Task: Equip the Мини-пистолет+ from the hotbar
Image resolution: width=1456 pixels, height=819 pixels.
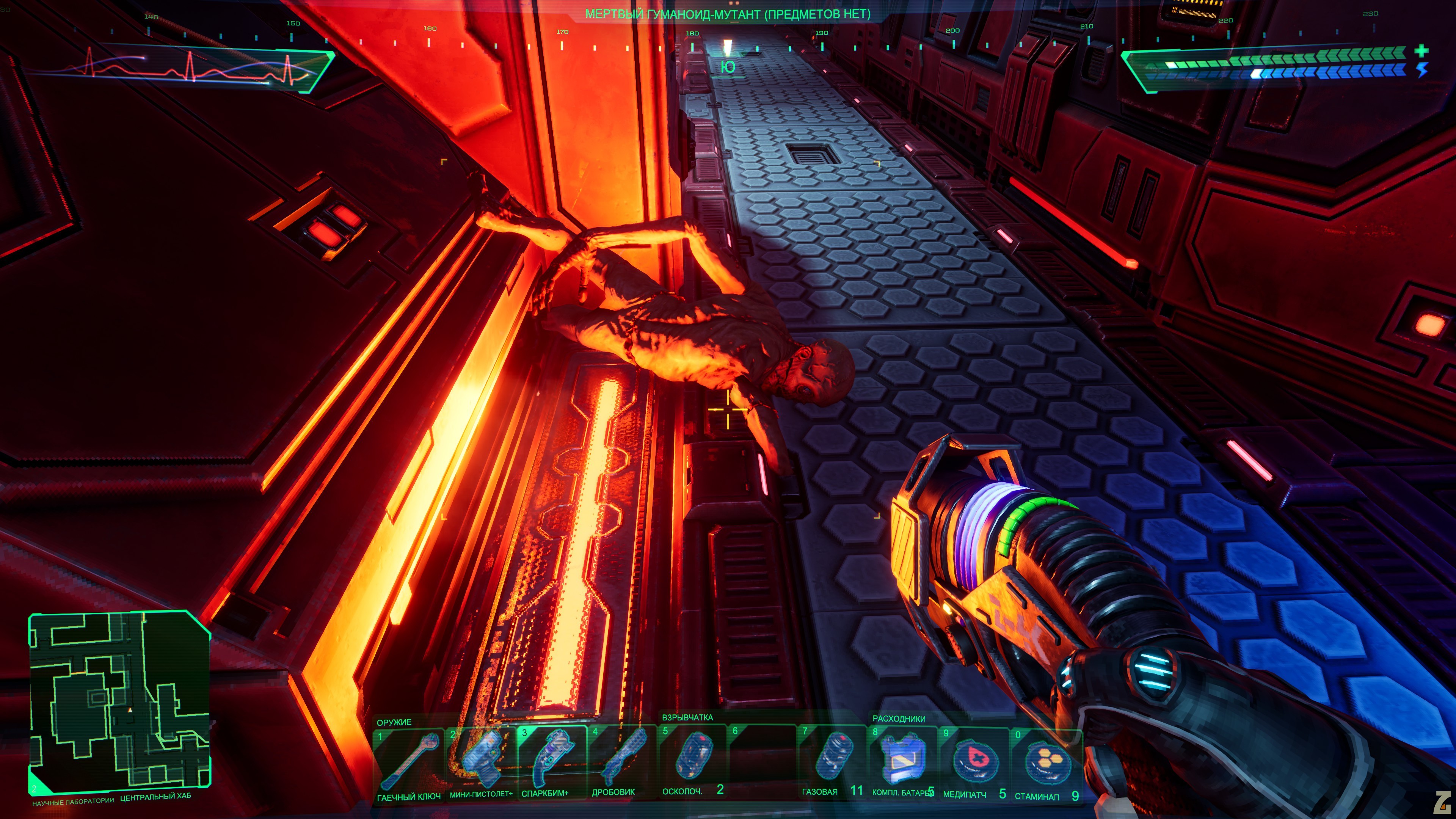Action: pyautogui.click(x=480, y=762)
